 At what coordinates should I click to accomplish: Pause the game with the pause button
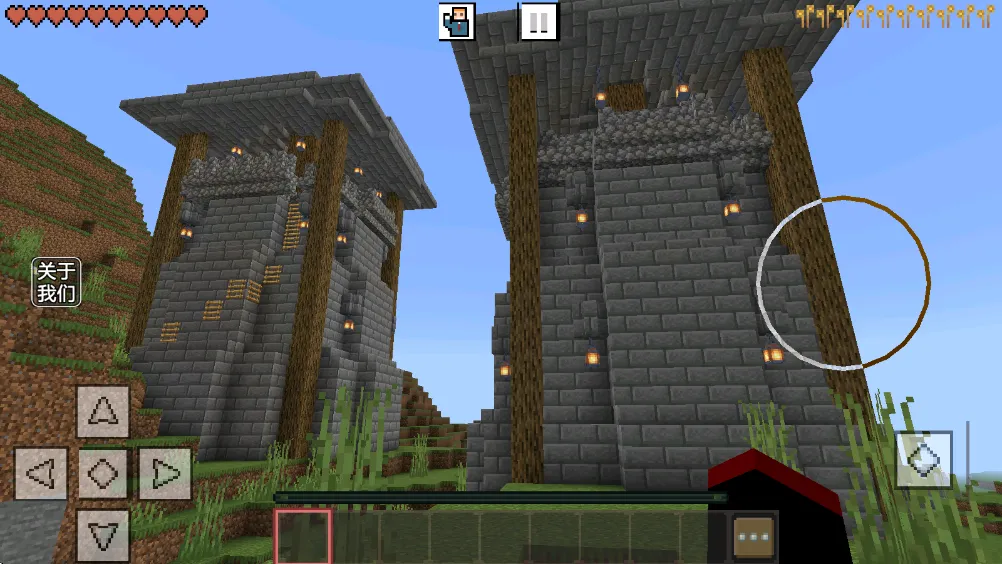[x=538, y=21]
